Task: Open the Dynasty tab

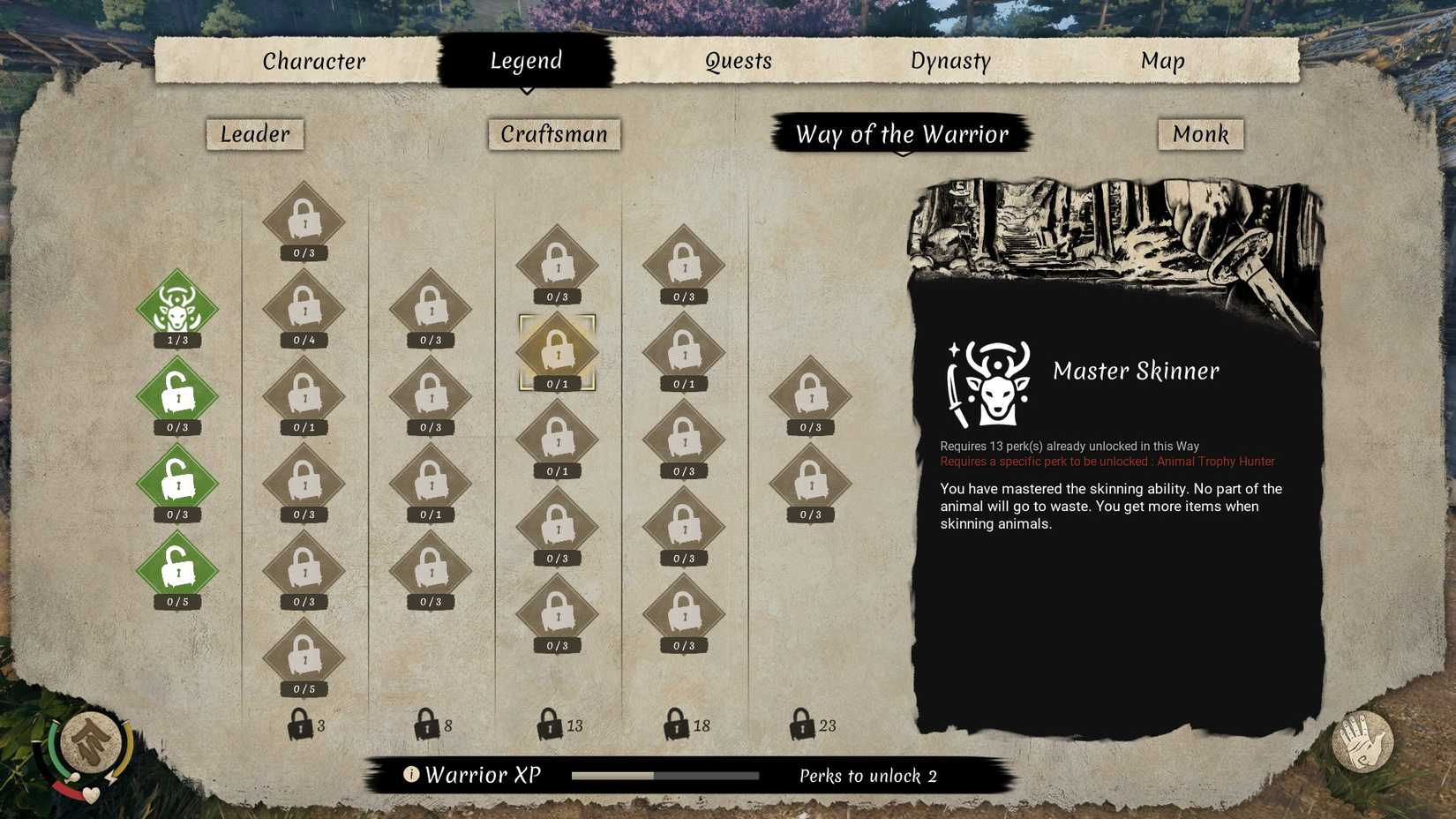Action: pos(950,61)
